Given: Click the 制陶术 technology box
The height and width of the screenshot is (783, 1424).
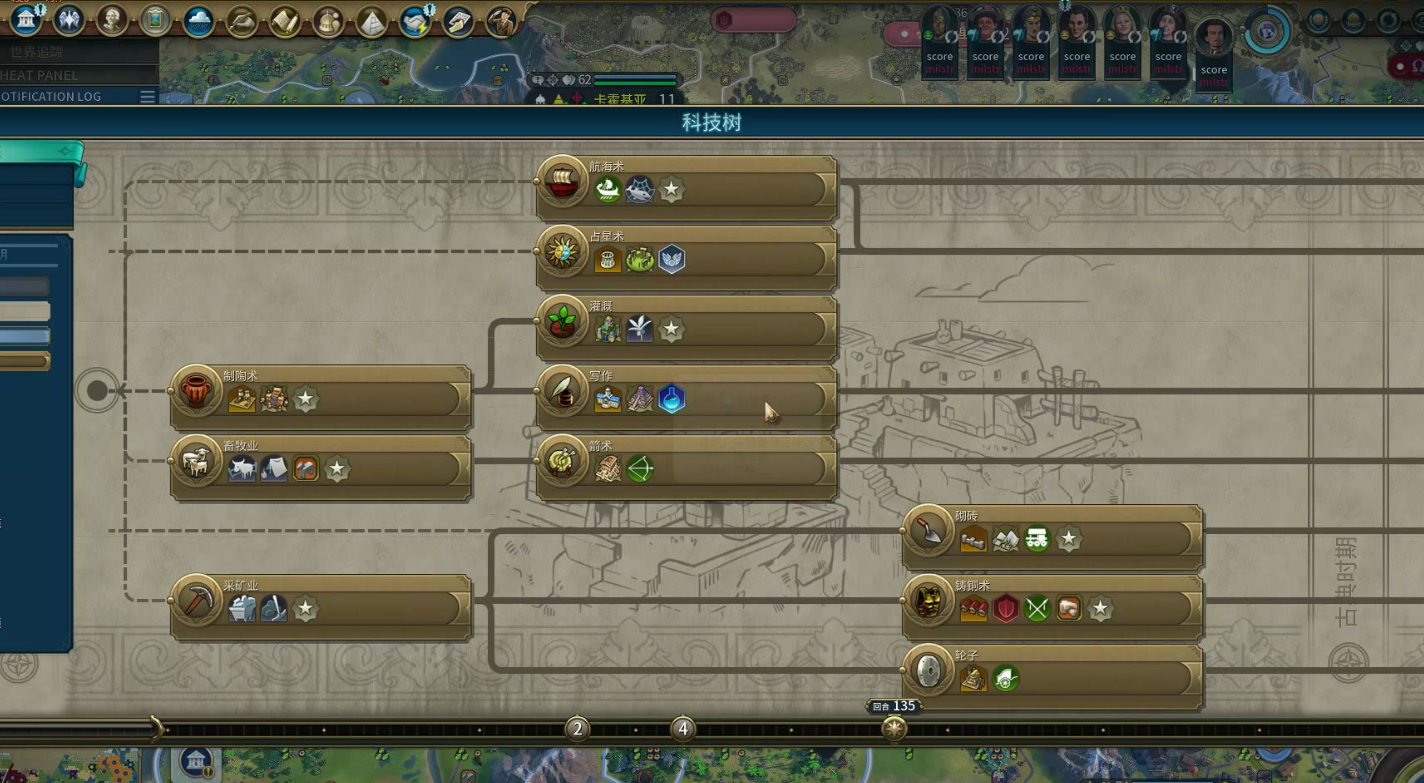Looking at the screenshot, I should click(x=320, y=398).
